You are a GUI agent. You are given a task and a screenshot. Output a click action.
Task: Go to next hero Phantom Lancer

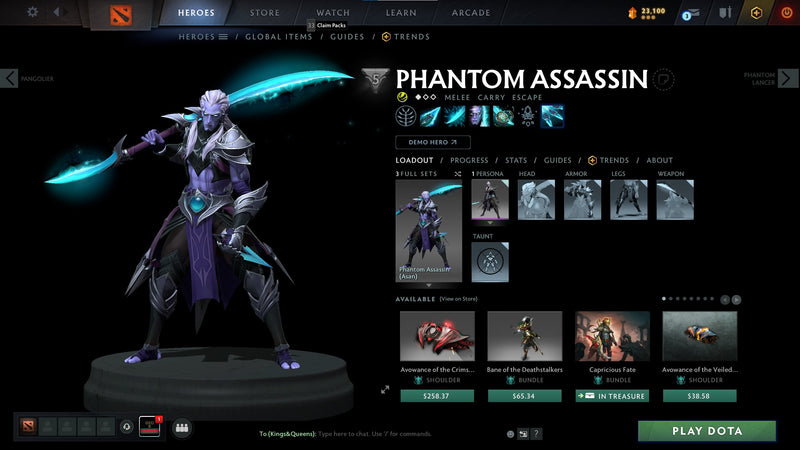(789, 78)
